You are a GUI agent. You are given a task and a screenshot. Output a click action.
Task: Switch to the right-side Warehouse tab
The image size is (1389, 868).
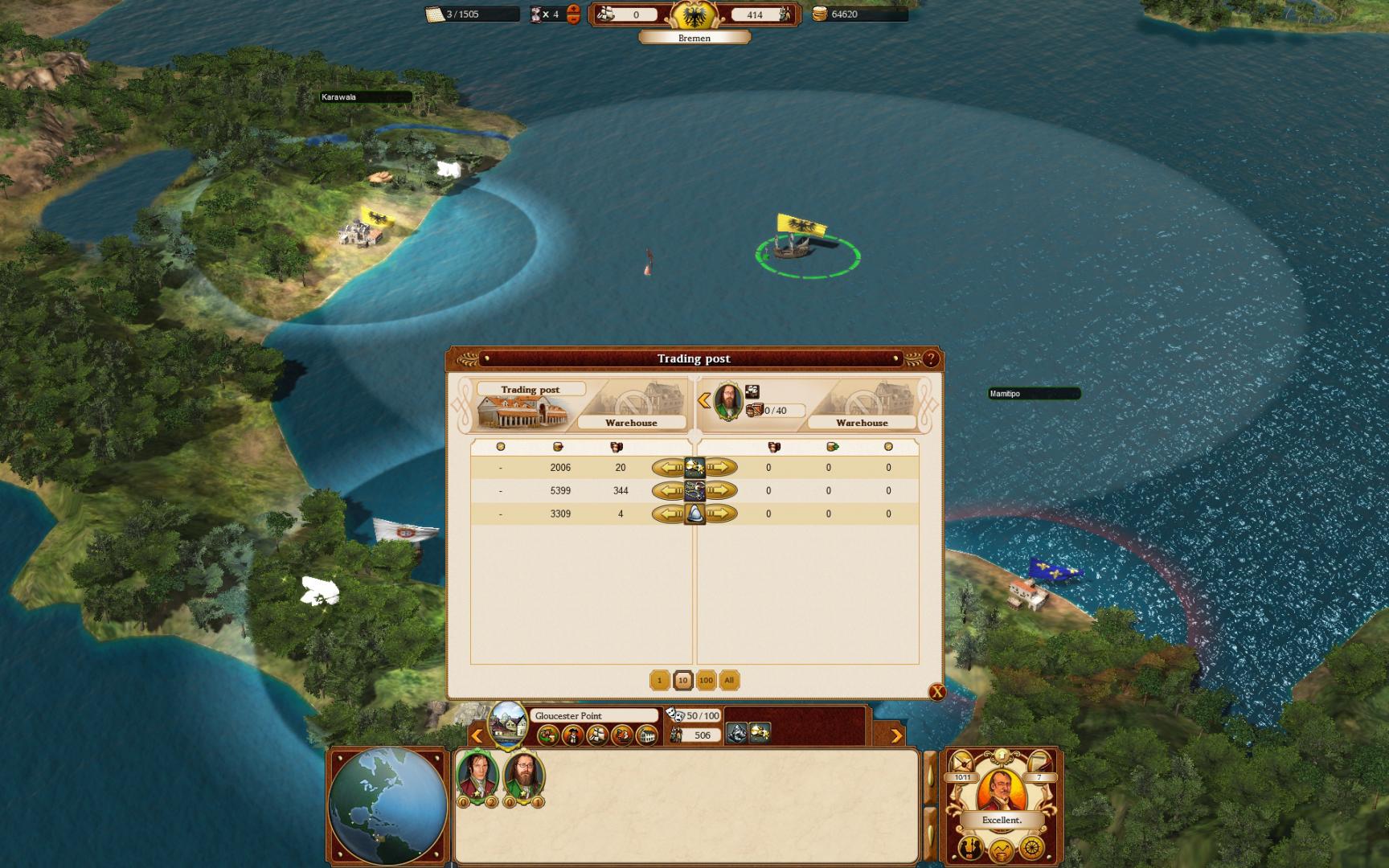click(x=862, y=422)
